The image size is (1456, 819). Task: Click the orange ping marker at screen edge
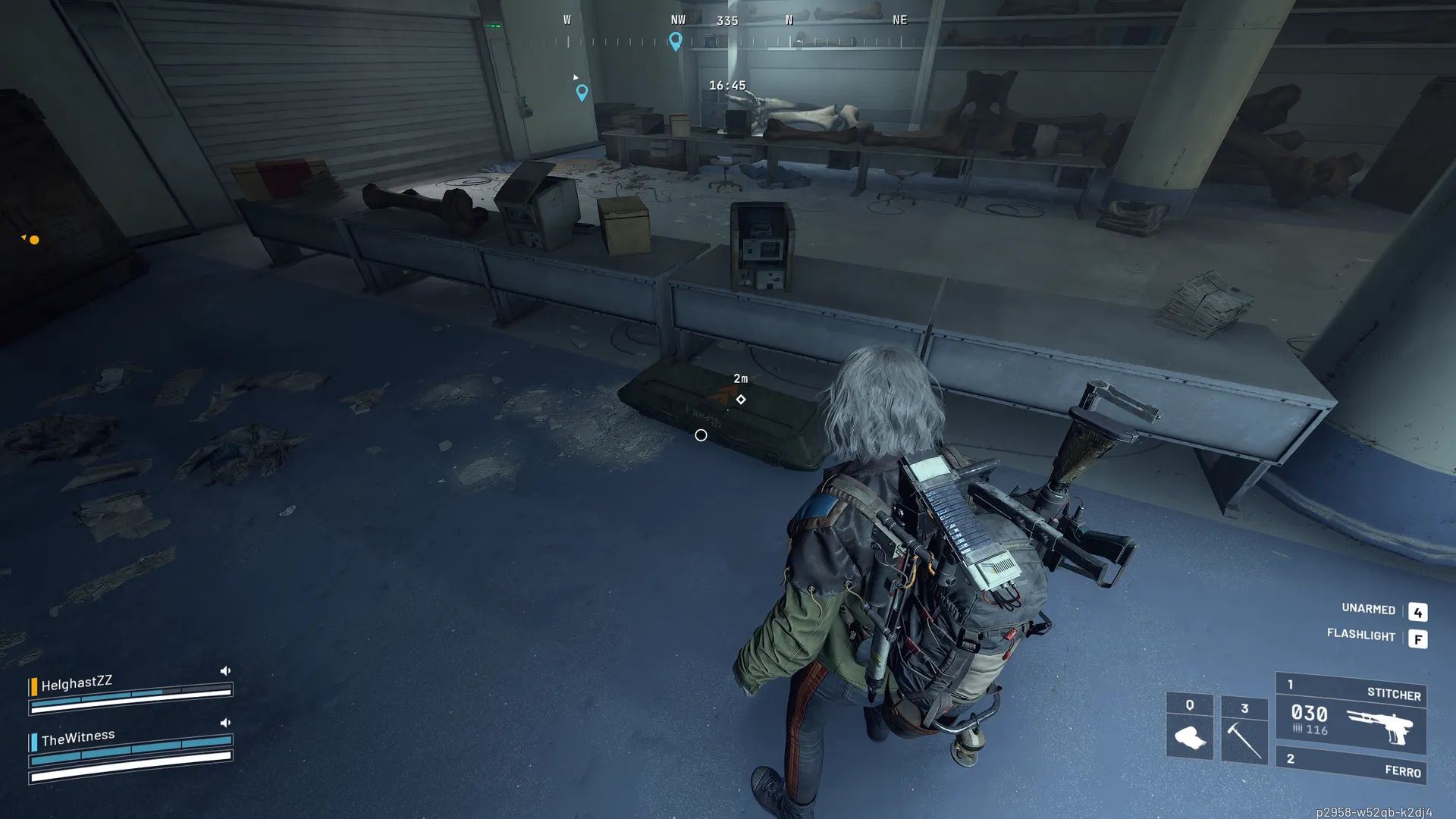(x=33, y=240)
